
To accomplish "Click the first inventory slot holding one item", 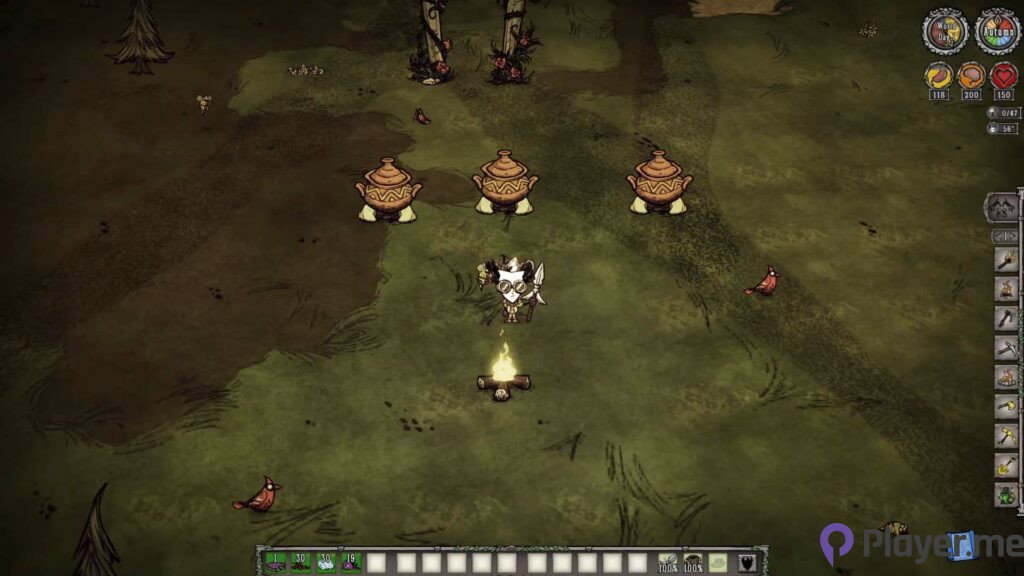I will (274, 562).
